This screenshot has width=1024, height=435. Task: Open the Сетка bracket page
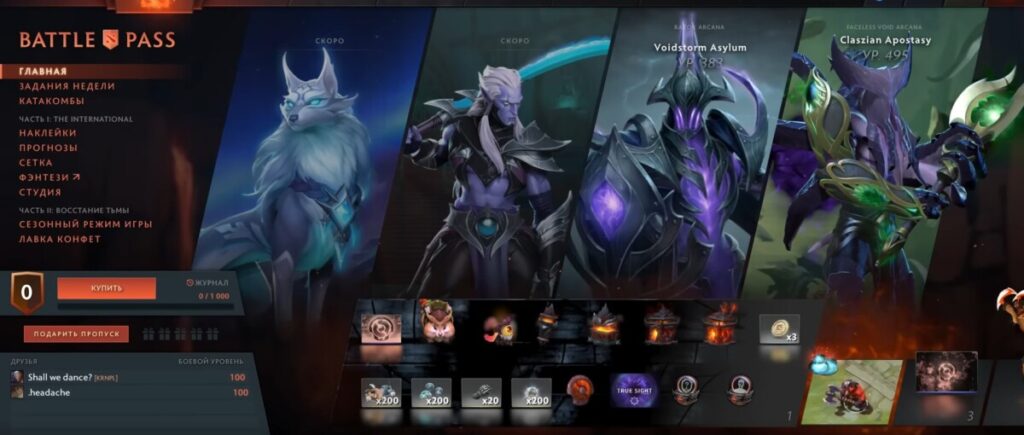click(x=36, y=163)
